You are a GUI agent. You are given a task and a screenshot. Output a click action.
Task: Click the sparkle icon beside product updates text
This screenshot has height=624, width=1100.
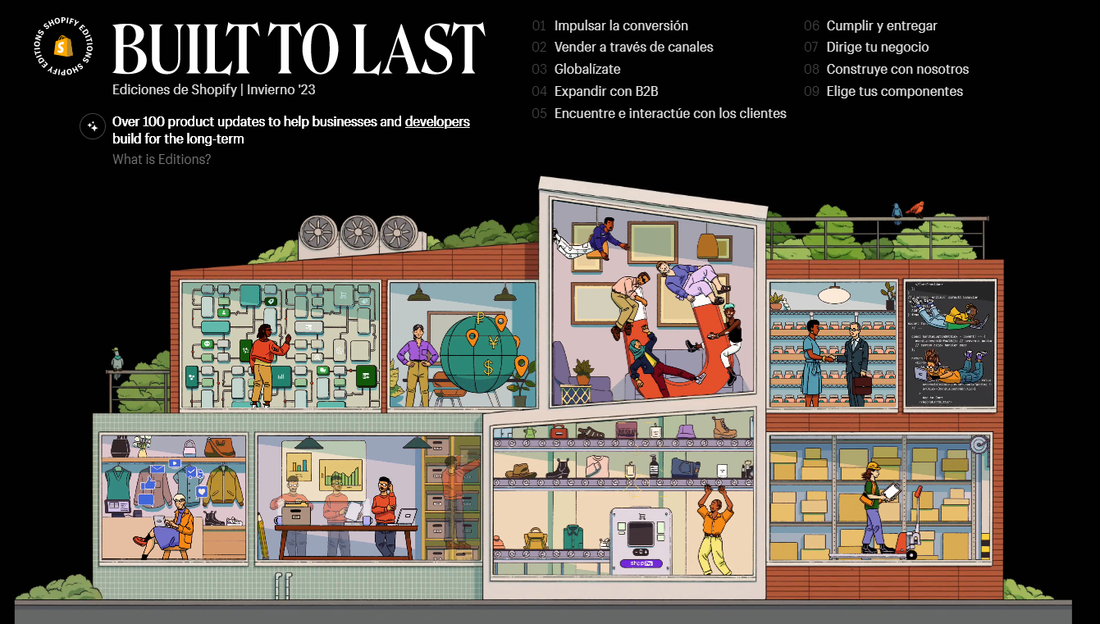[x=92, y=126]
